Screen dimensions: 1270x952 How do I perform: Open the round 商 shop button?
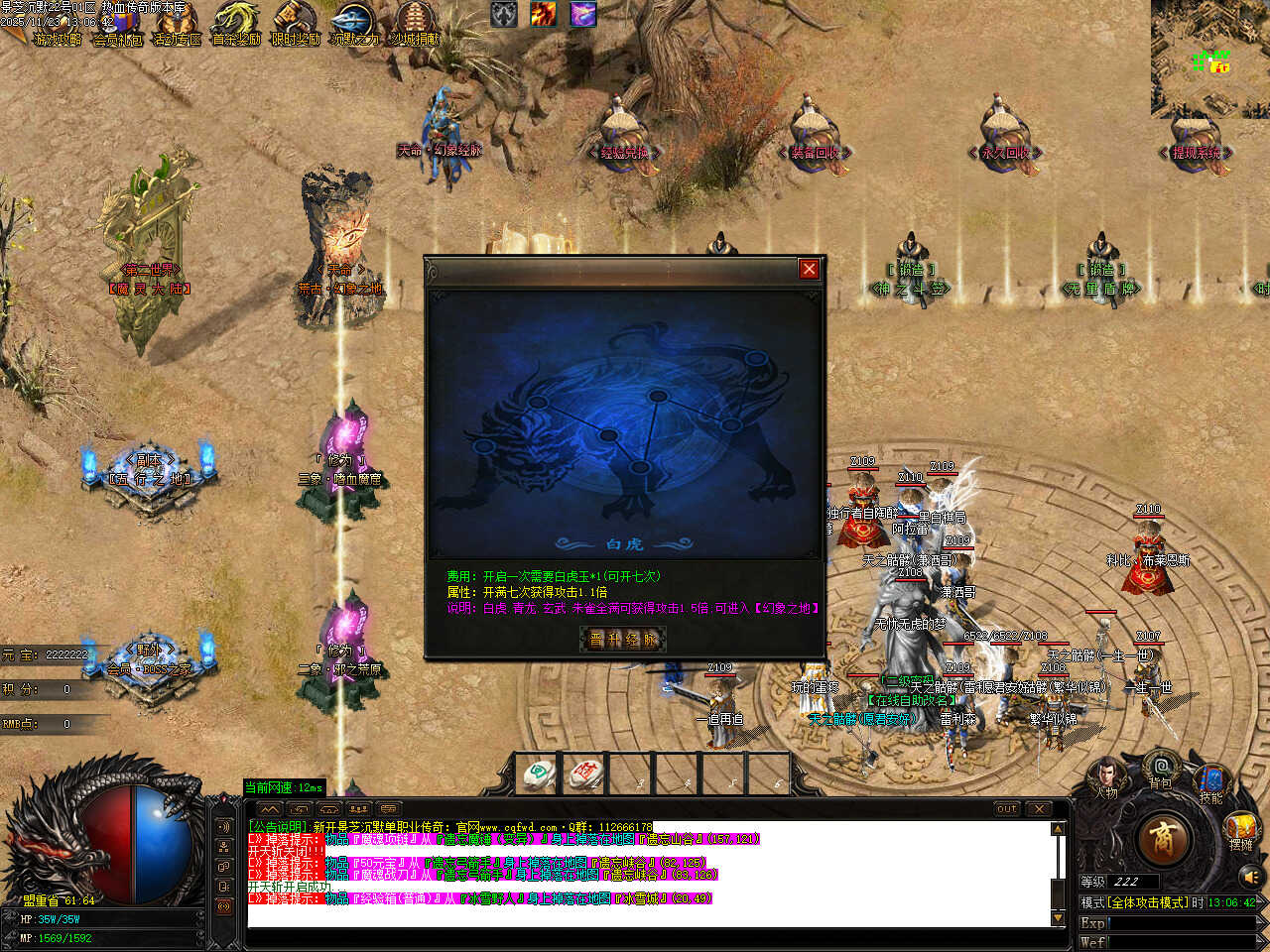(1162, 839)
